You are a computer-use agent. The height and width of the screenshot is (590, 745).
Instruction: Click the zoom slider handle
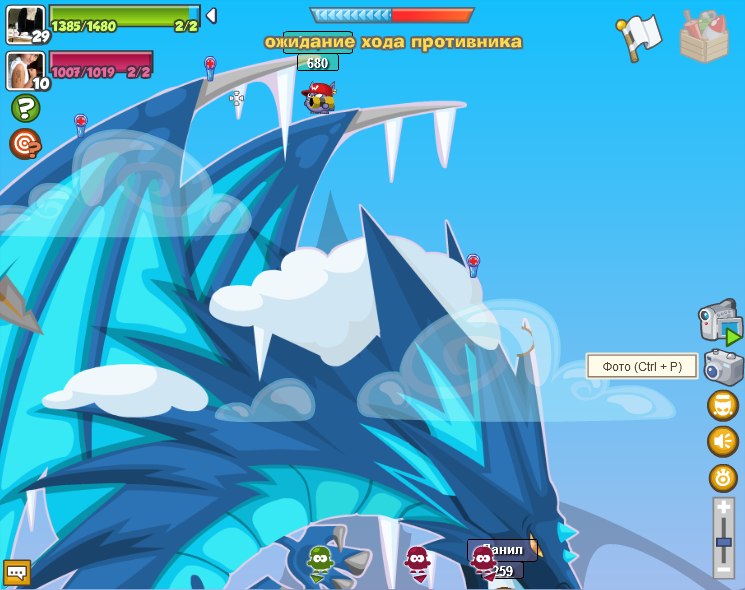pyautogui.click(x=724, y=542)
